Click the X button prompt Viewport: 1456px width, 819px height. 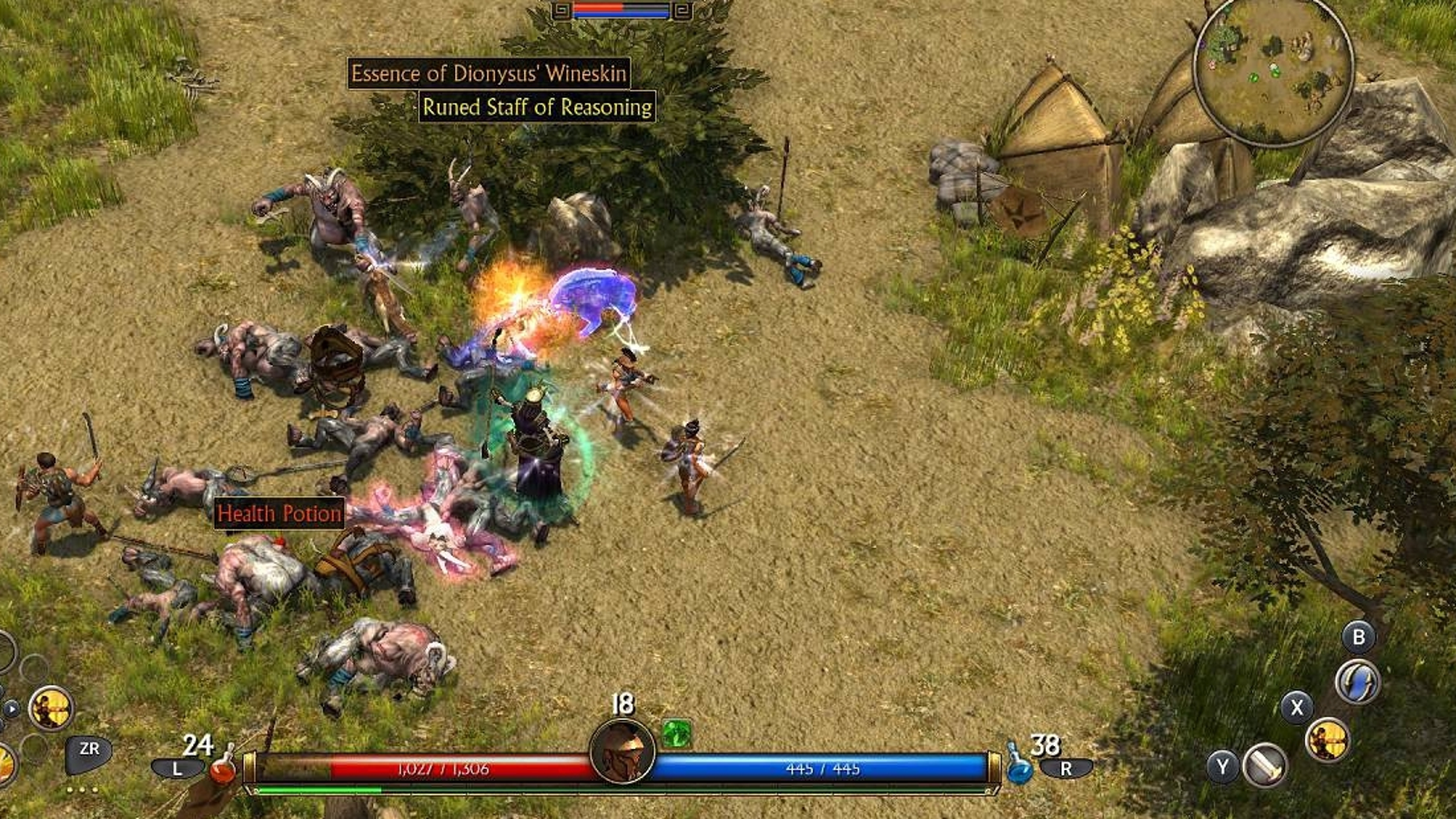[1296, 708]
